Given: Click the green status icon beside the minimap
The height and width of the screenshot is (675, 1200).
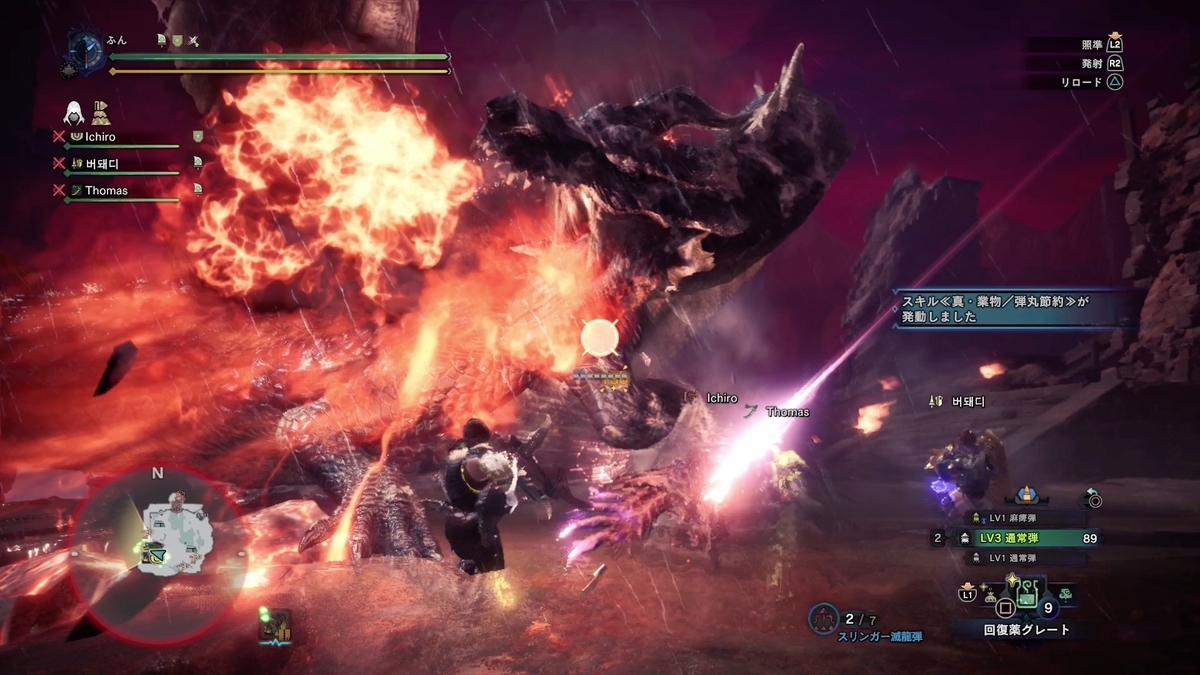Looking at the screenshot, I should (x=274, y=627).
